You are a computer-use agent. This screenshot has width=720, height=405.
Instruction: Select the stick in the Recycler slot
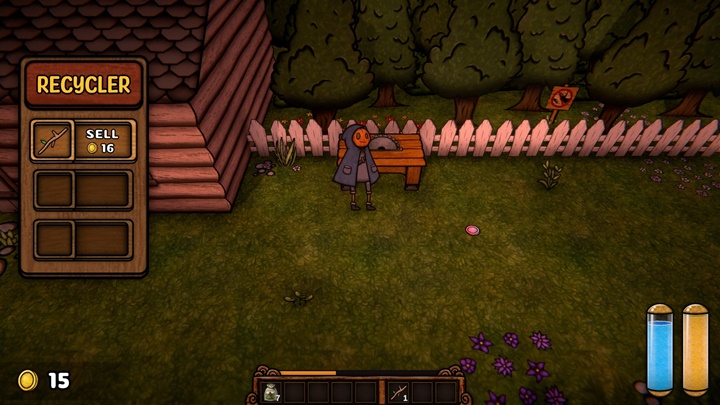click(x=51, y=140)
